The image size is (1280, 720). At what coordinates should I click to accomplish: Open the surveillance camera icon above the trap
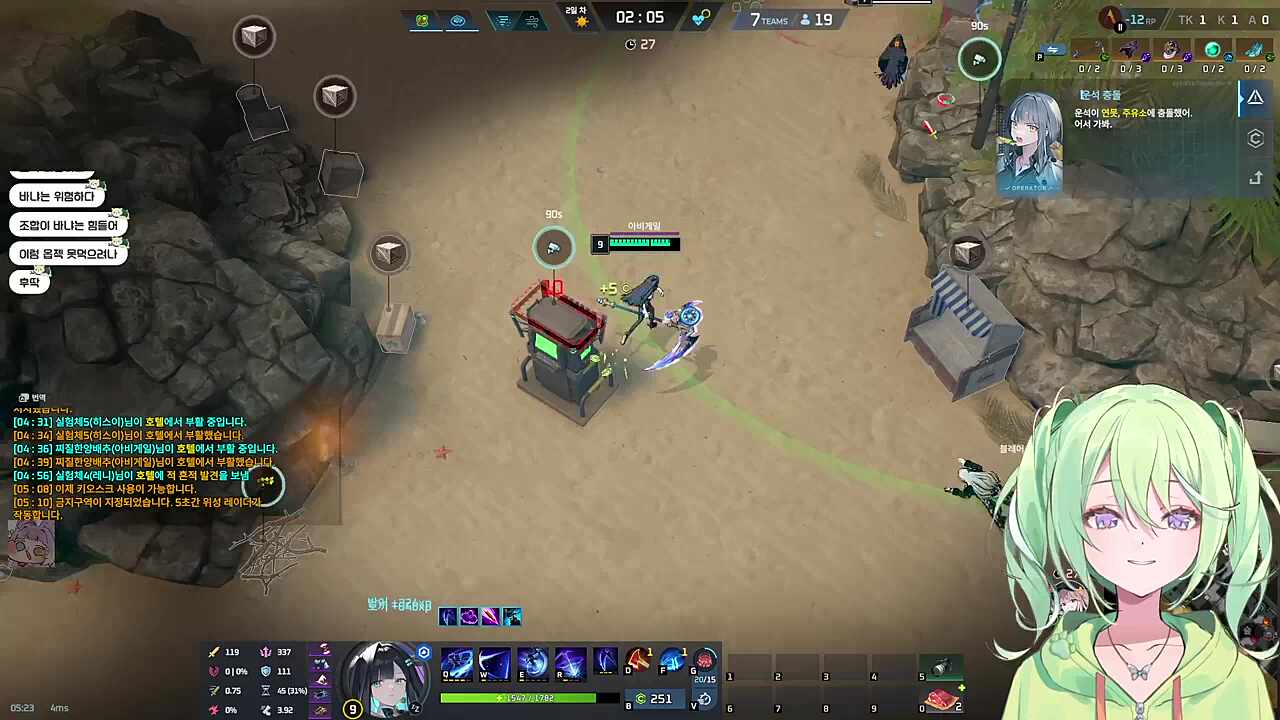point(553,246)
